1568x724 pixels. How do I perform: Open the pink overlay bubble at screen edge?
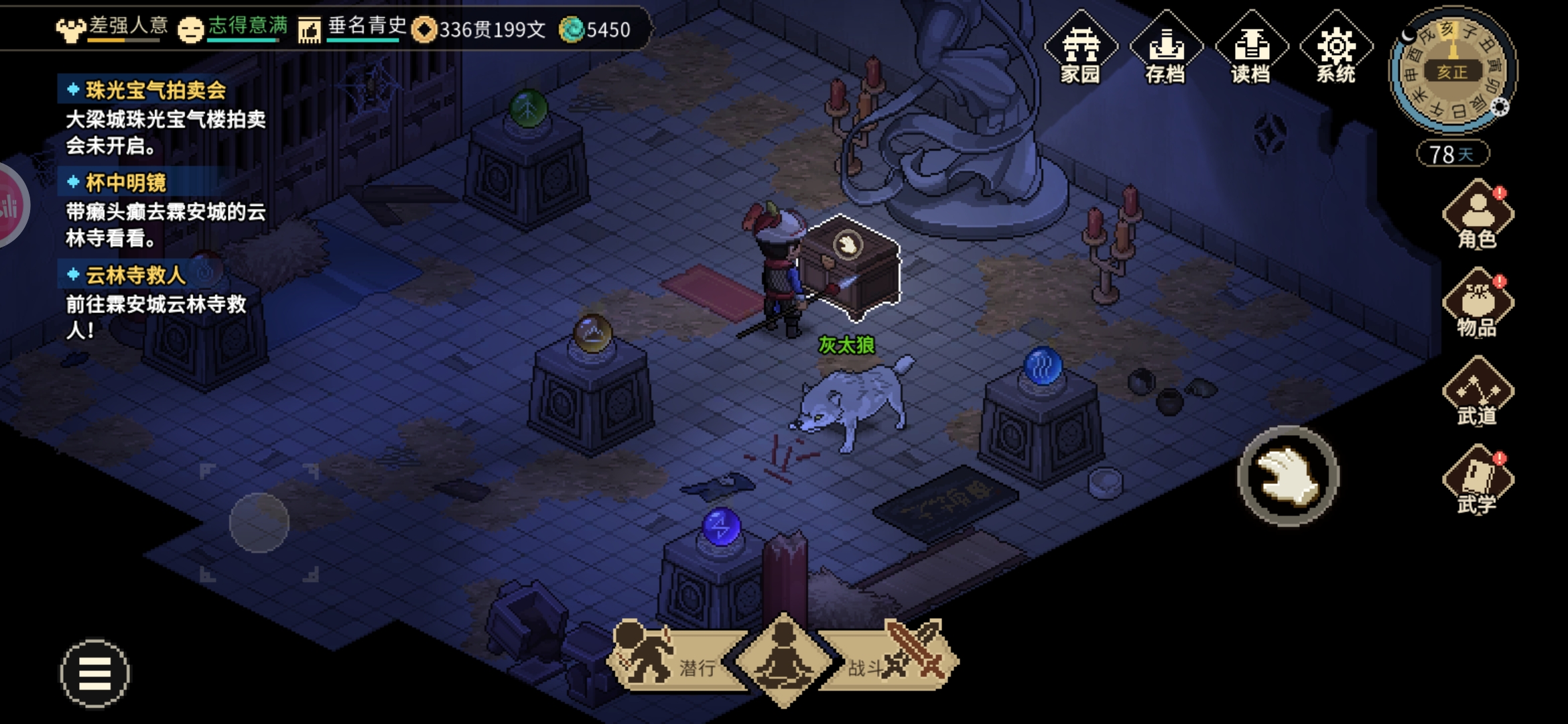pos(11,205)
